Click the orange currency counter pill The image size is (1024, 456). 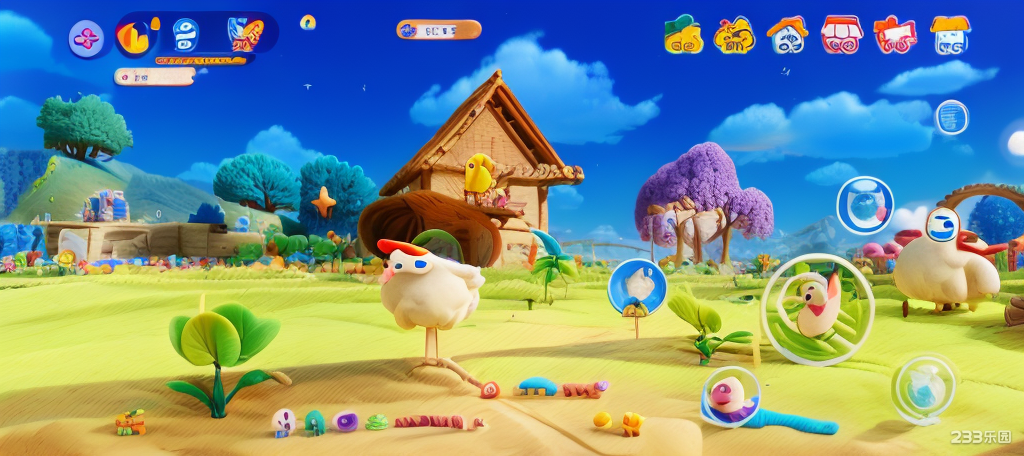pos(438,30)
